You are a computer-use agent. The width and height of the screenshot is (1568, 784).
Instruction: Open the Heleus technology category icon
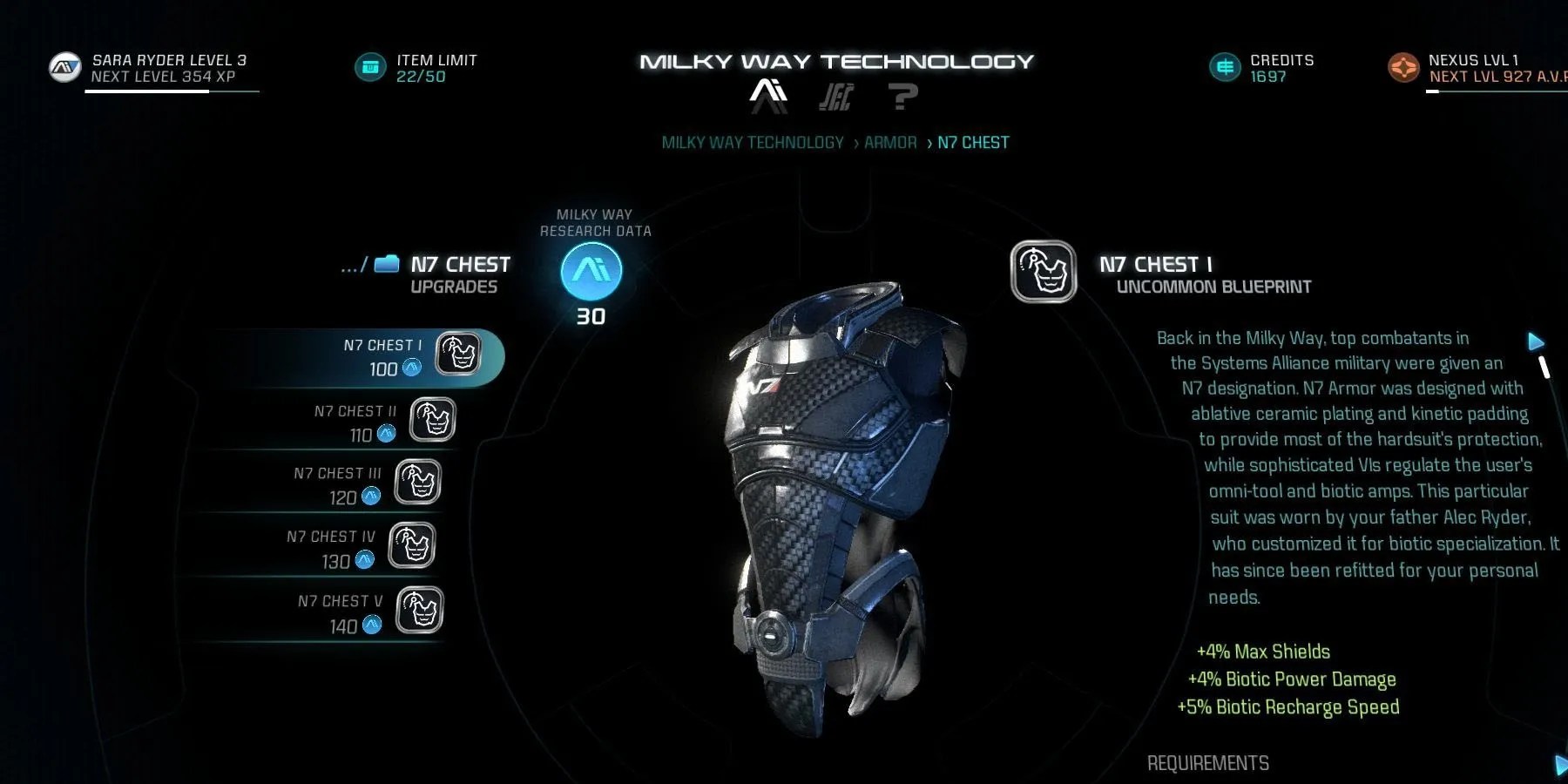(x=837, y=96)
